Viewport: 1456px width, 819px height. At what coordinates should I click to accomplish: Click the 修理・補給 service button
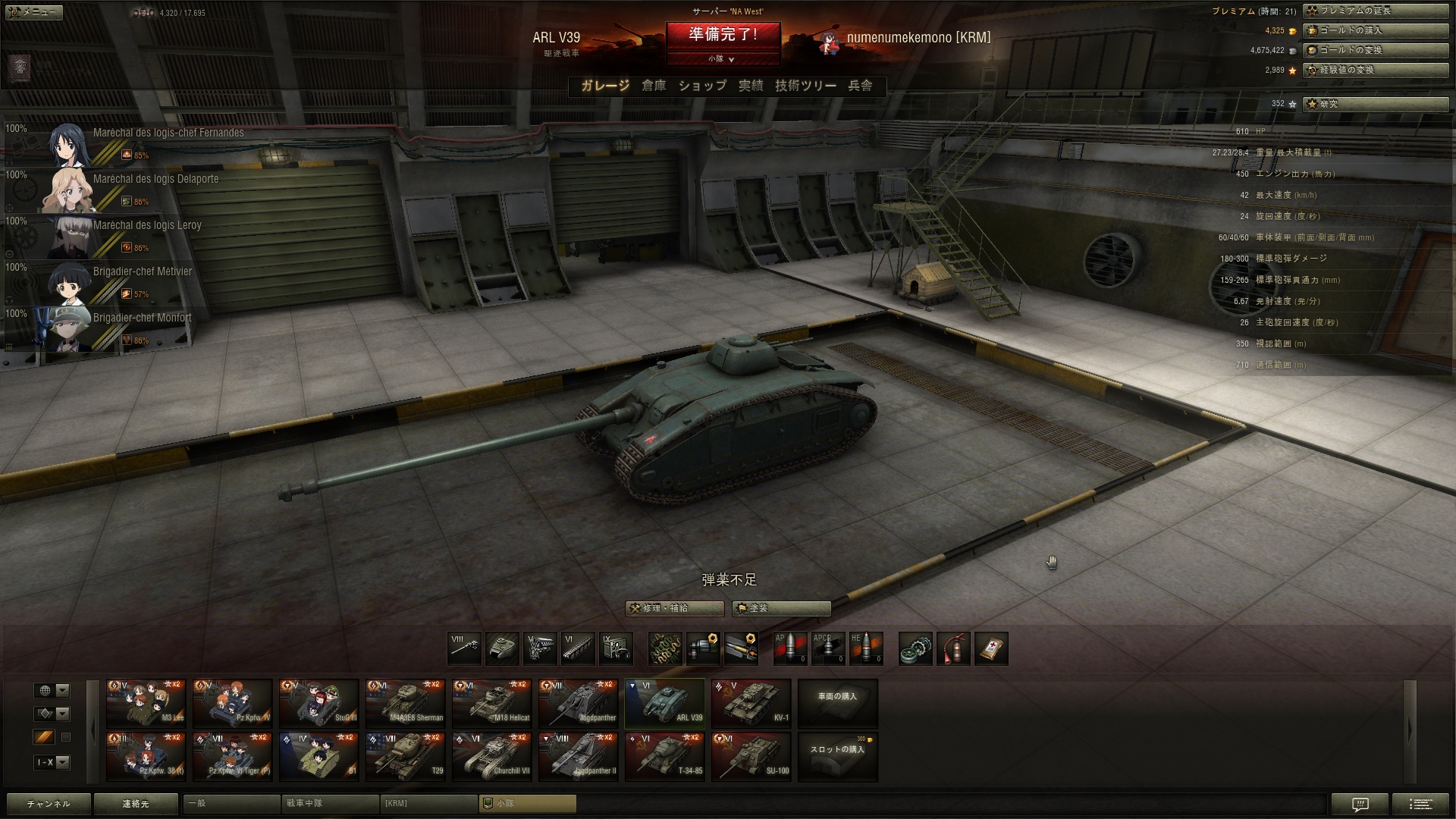[x=674, y=608]
